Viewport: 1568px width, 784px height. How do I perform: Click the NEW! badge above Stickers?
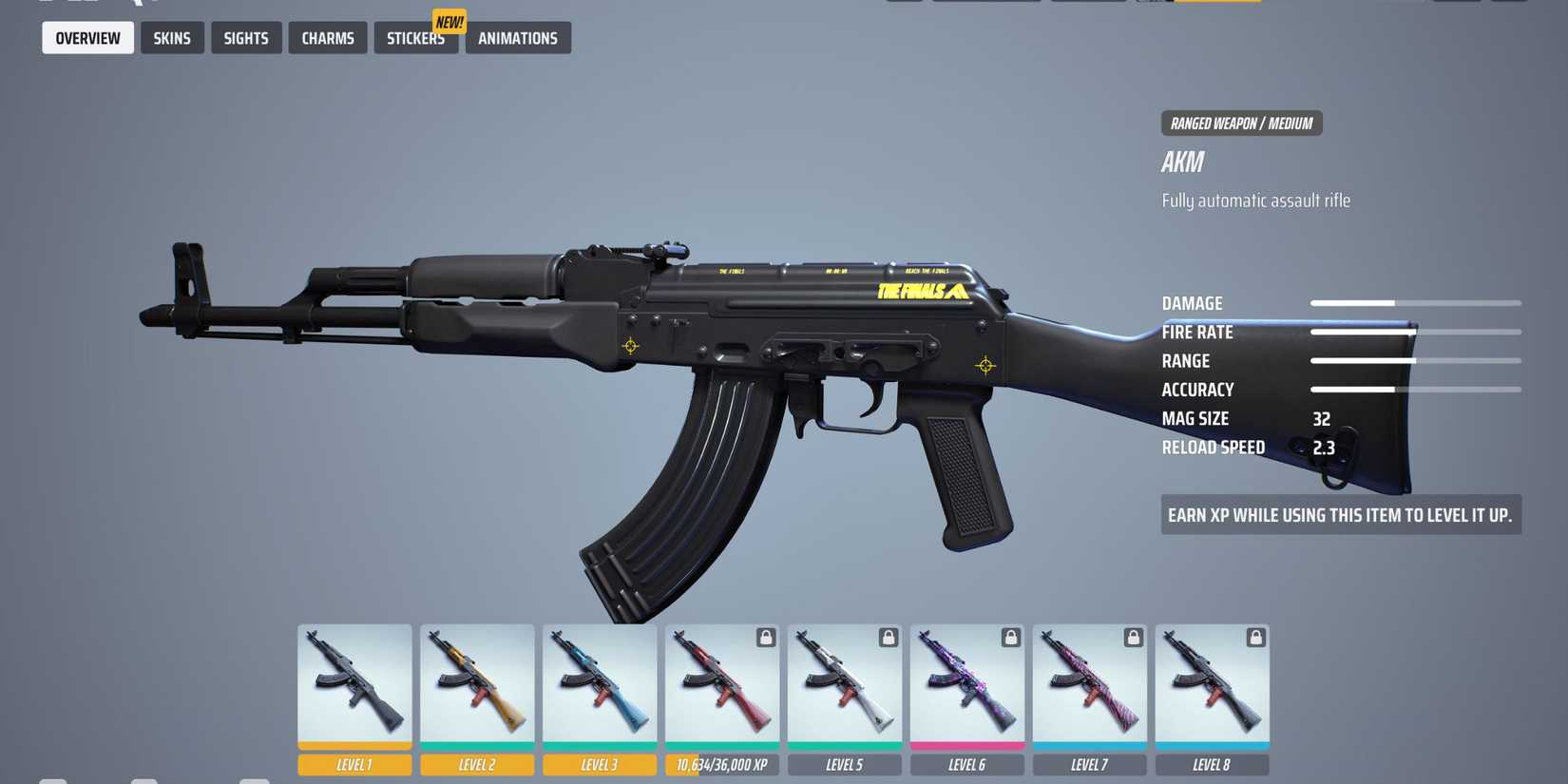click(x=449, y=21)
